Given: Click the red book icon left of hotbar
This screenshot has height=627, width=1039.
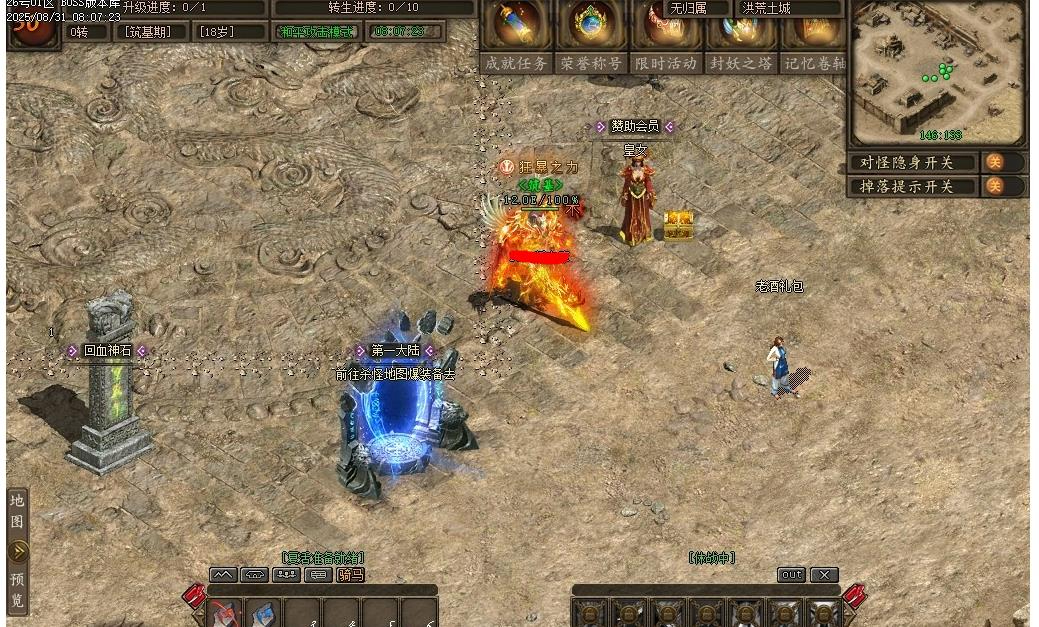Looking at the screenshot, I should tap(194, 596).
